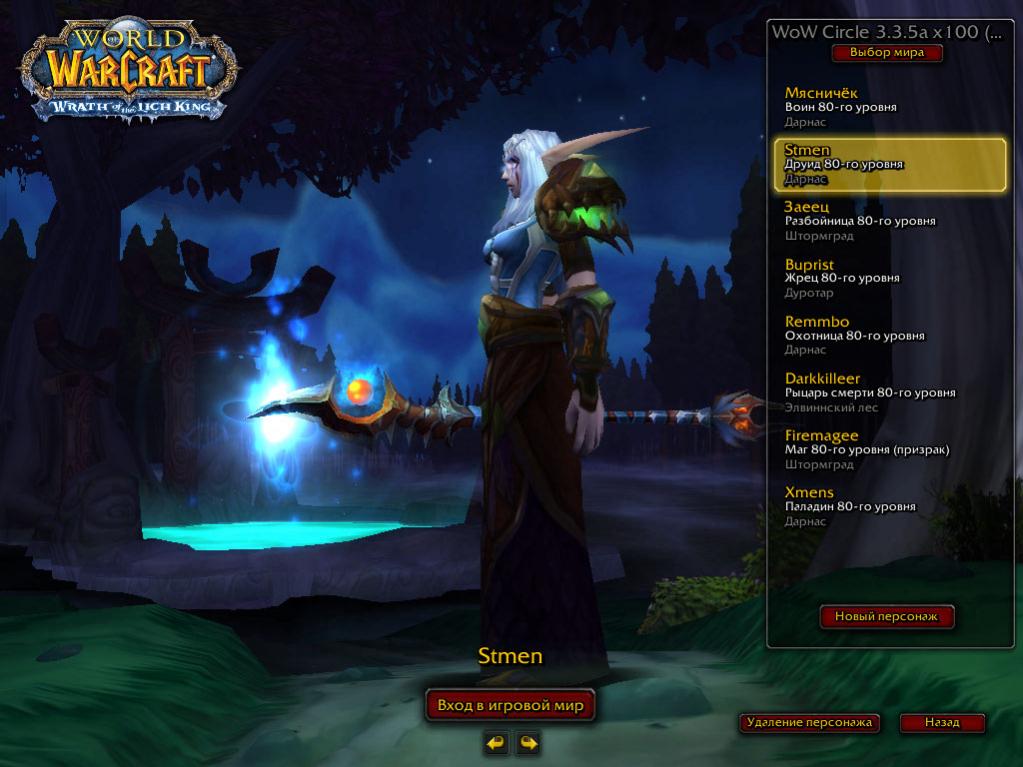1023x767 pixels.
Task: Select the character Мясничёк
Action: click(x=889, y=106)
